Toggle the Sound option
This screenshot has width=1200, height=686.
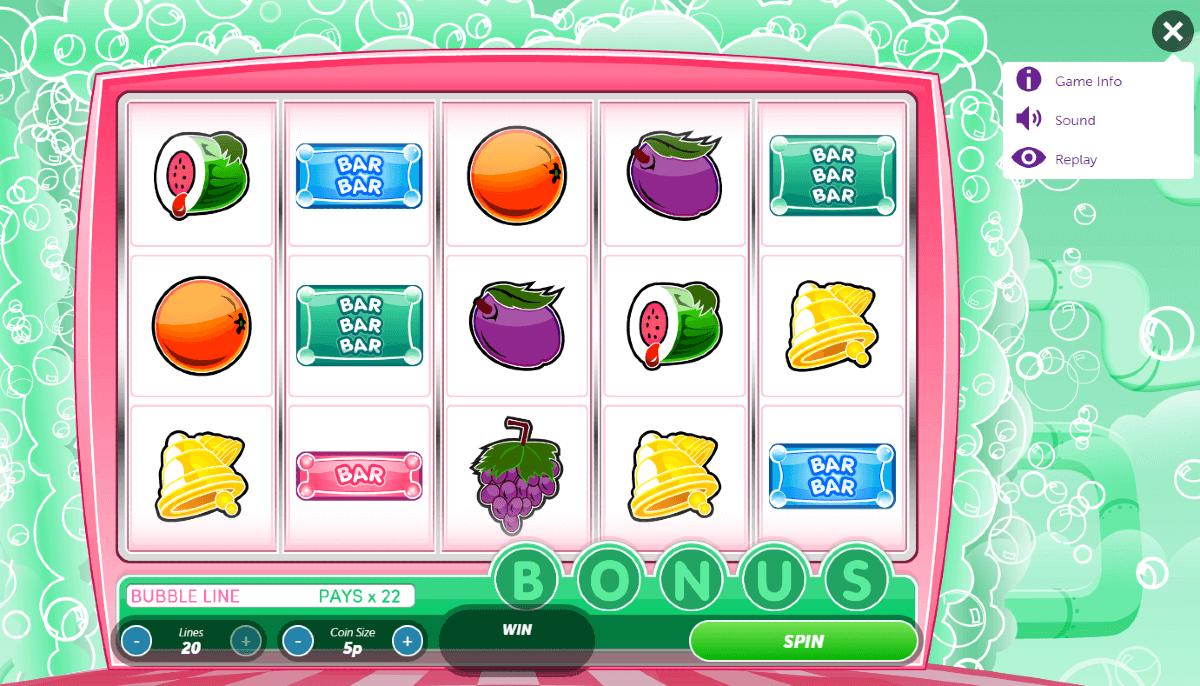point(1074,120)
